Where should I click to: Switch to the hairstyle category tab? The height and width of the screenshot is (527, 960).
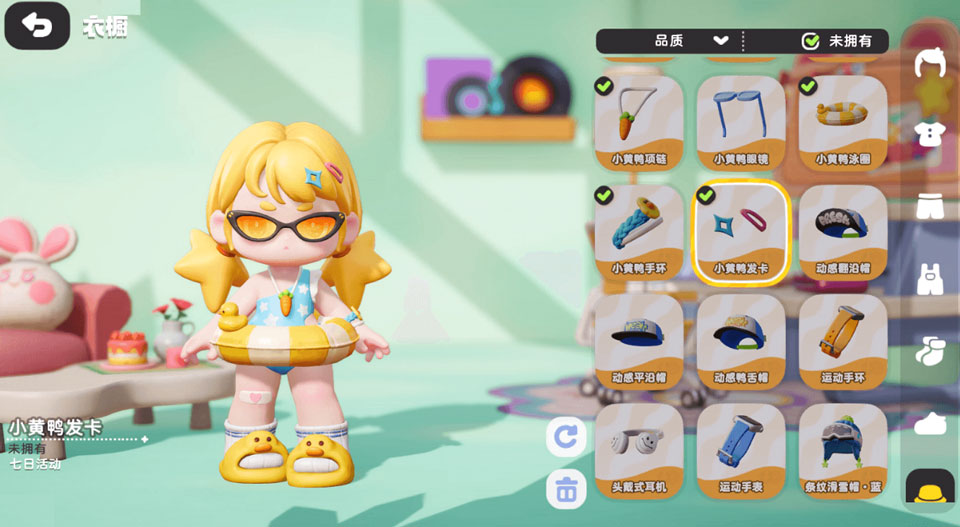point(930,63)
